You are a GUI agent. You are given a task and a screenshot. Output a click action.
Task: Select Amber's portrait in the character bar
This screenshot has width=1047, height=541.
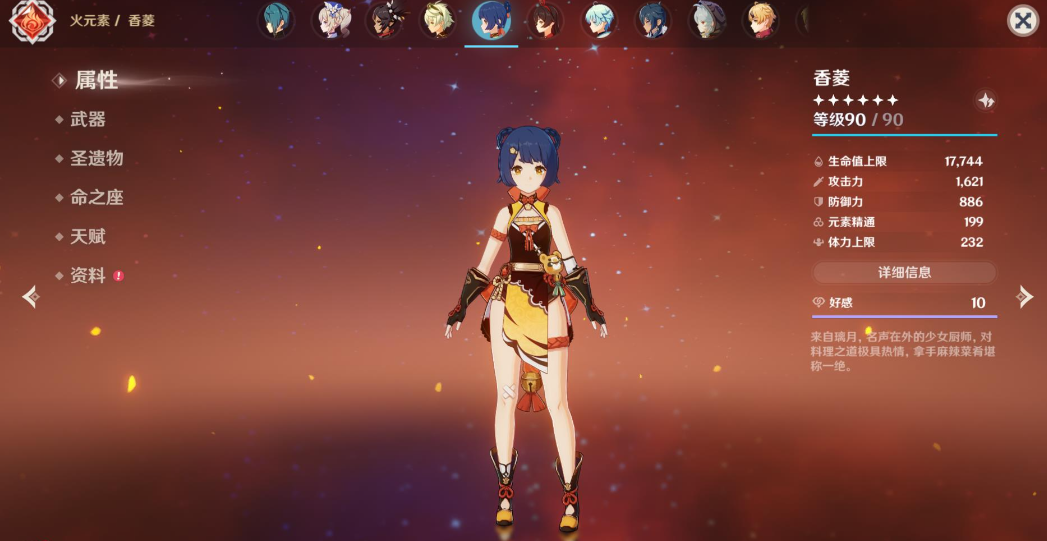(545, 20)
